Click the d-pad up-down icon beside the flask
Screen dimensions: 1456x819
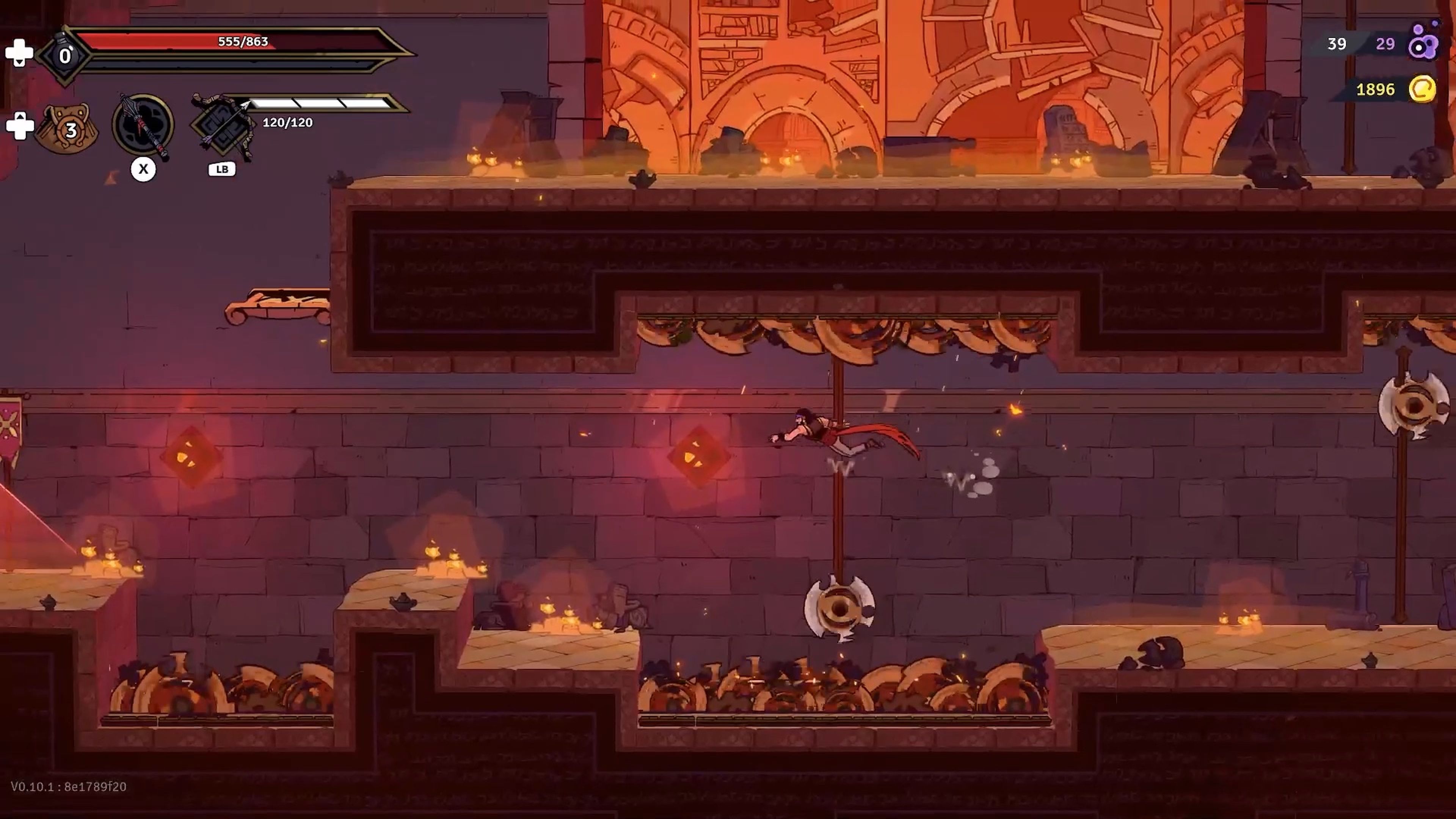pyautogui.click(x=20, y=53)
